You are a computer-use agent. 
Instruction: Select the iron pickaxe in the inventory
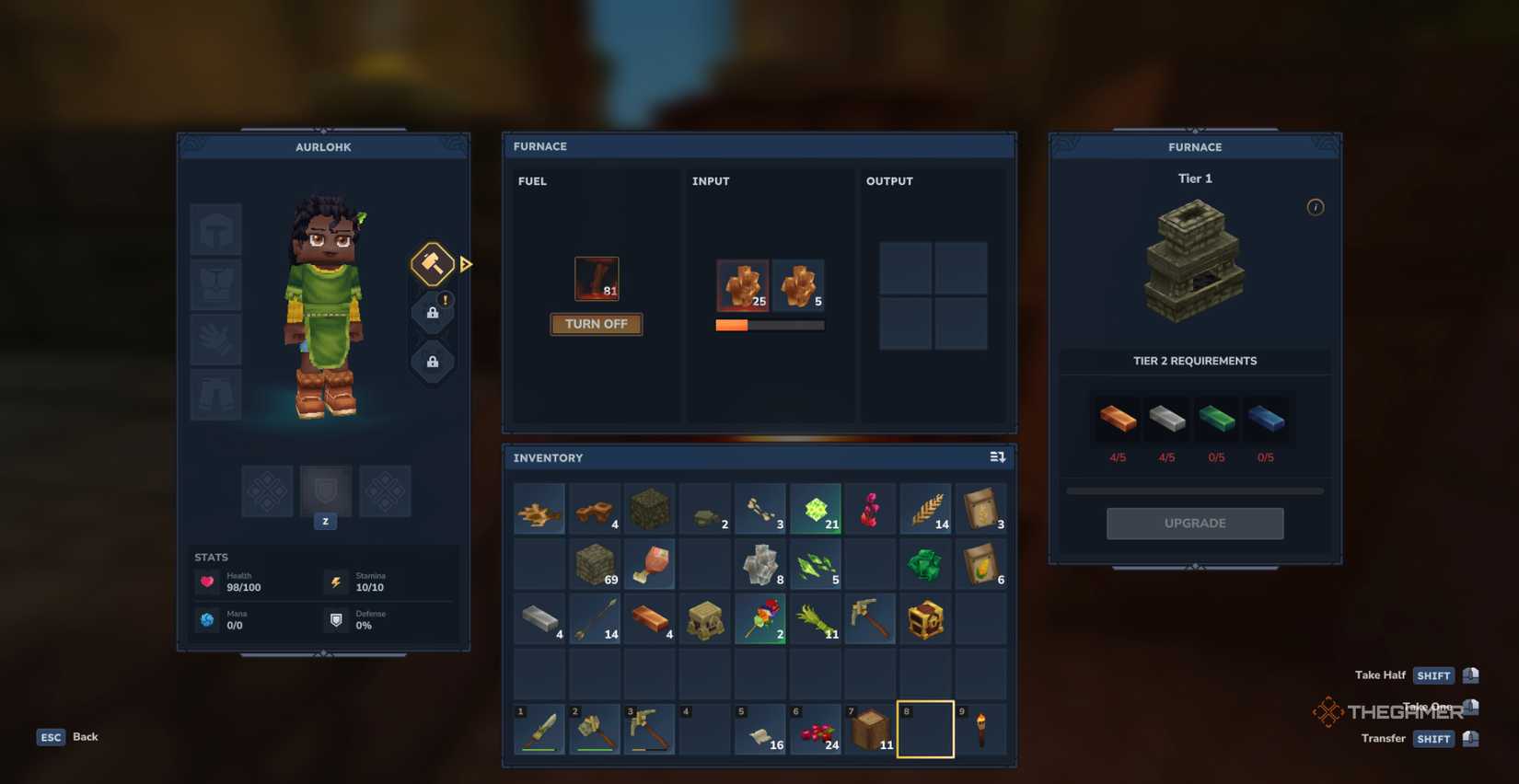point(869,617)
